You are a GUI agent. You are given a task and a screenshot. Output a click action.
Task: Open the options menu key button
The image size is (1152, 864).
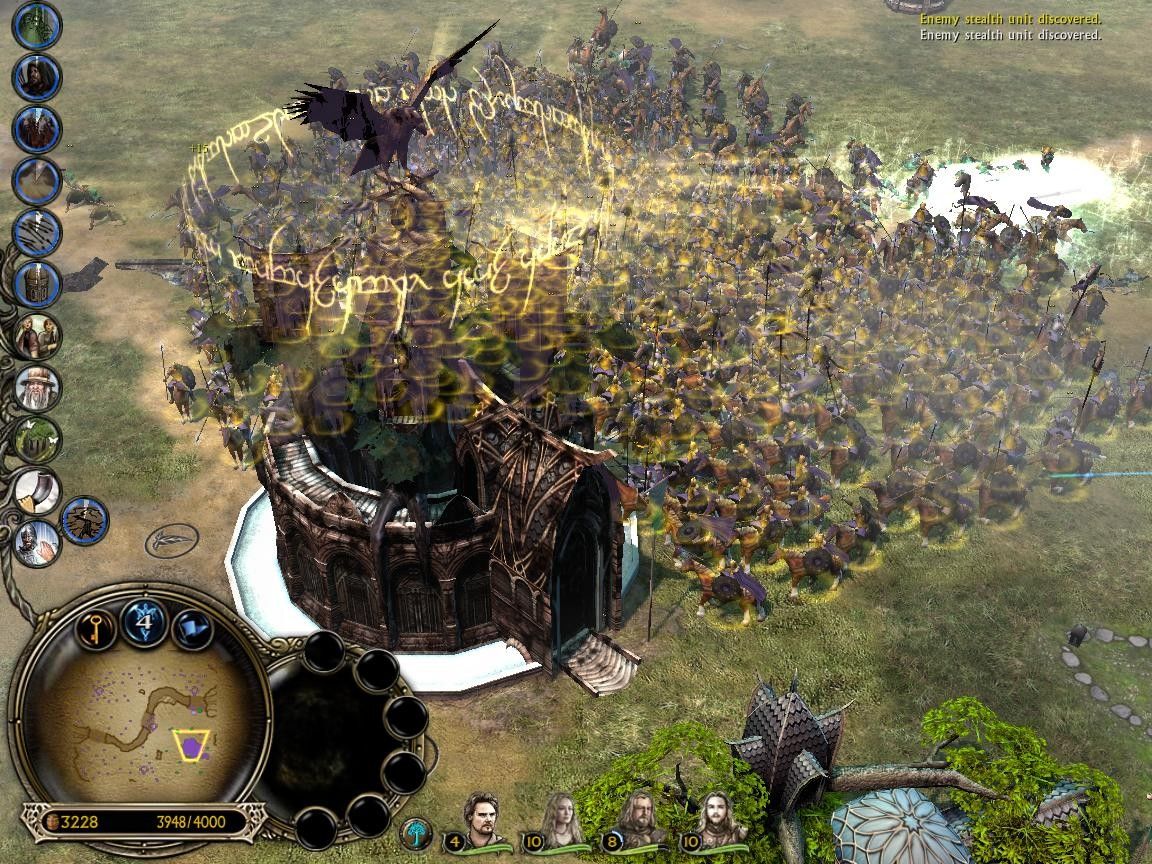(95, 629)
